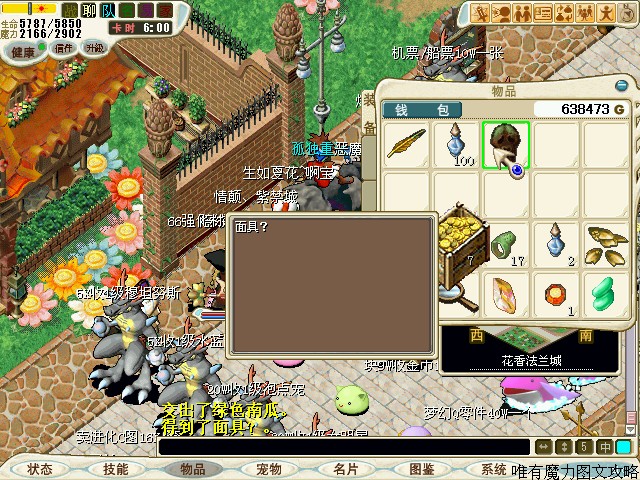
Task: Select the green jade item slot
Action: (606, 296)
